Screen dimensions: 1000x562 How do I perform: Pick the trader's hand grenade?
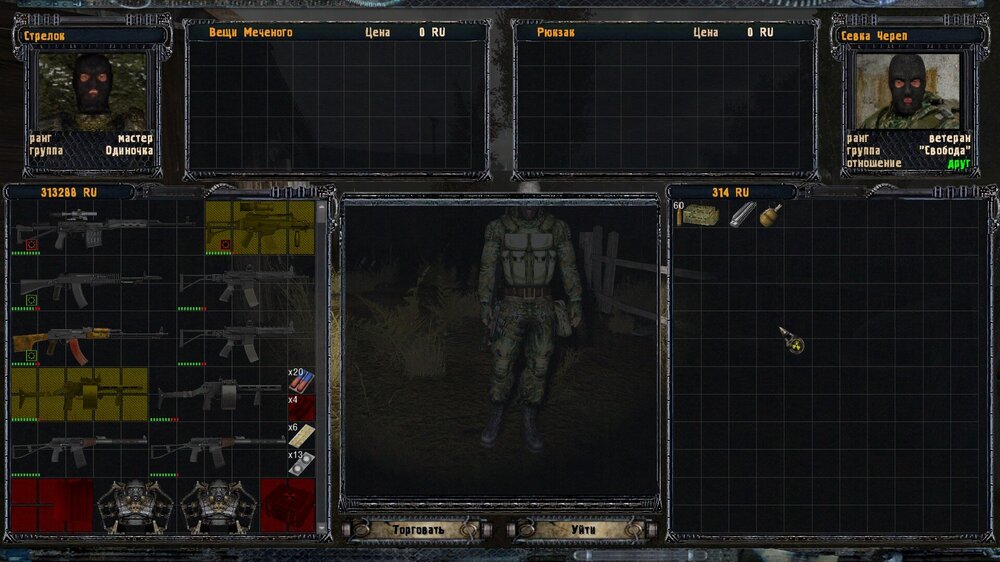(x=770, y=215)
